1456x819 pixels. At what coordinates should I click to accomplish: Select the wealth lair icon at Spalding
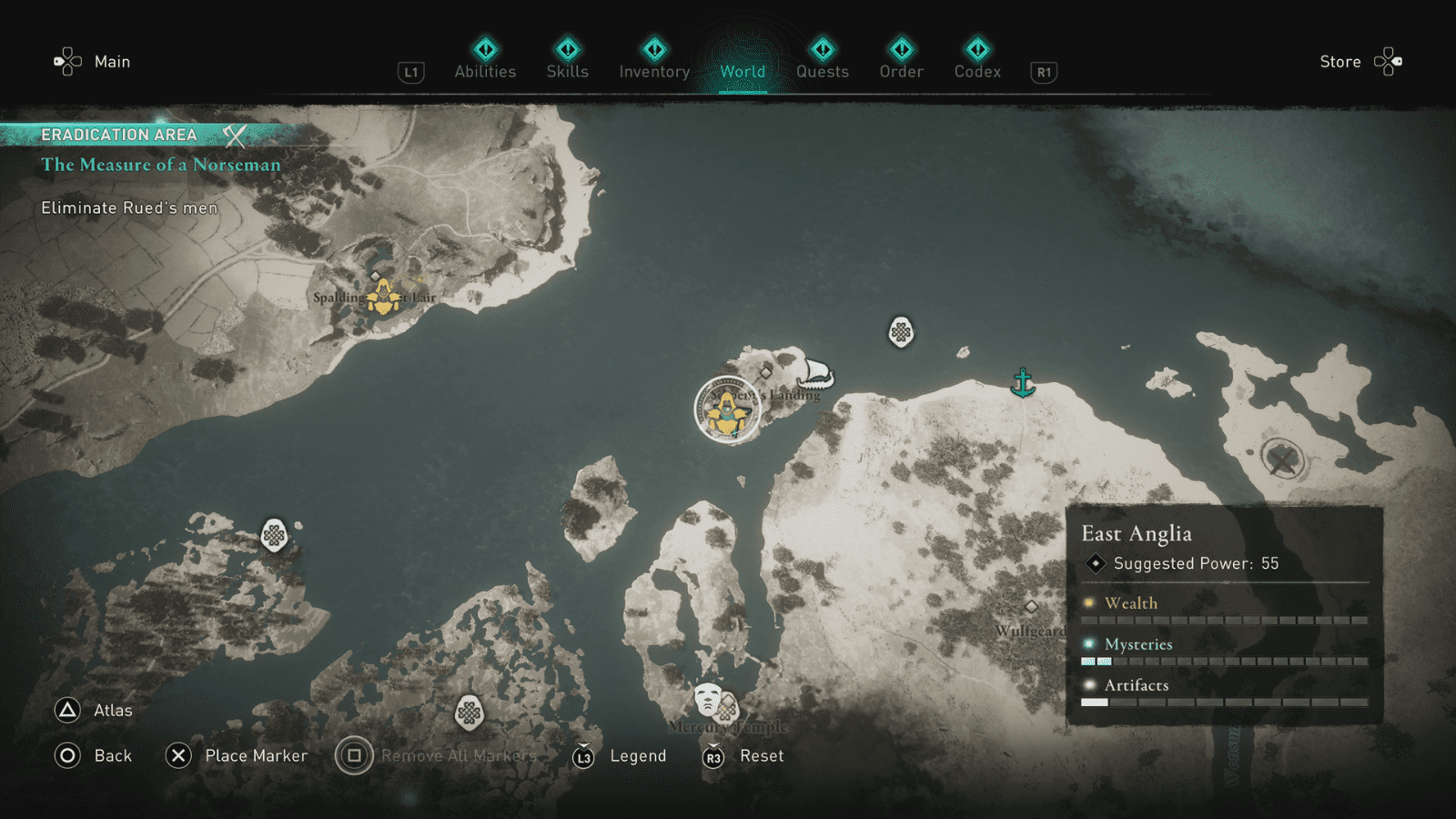pos(382,296)
